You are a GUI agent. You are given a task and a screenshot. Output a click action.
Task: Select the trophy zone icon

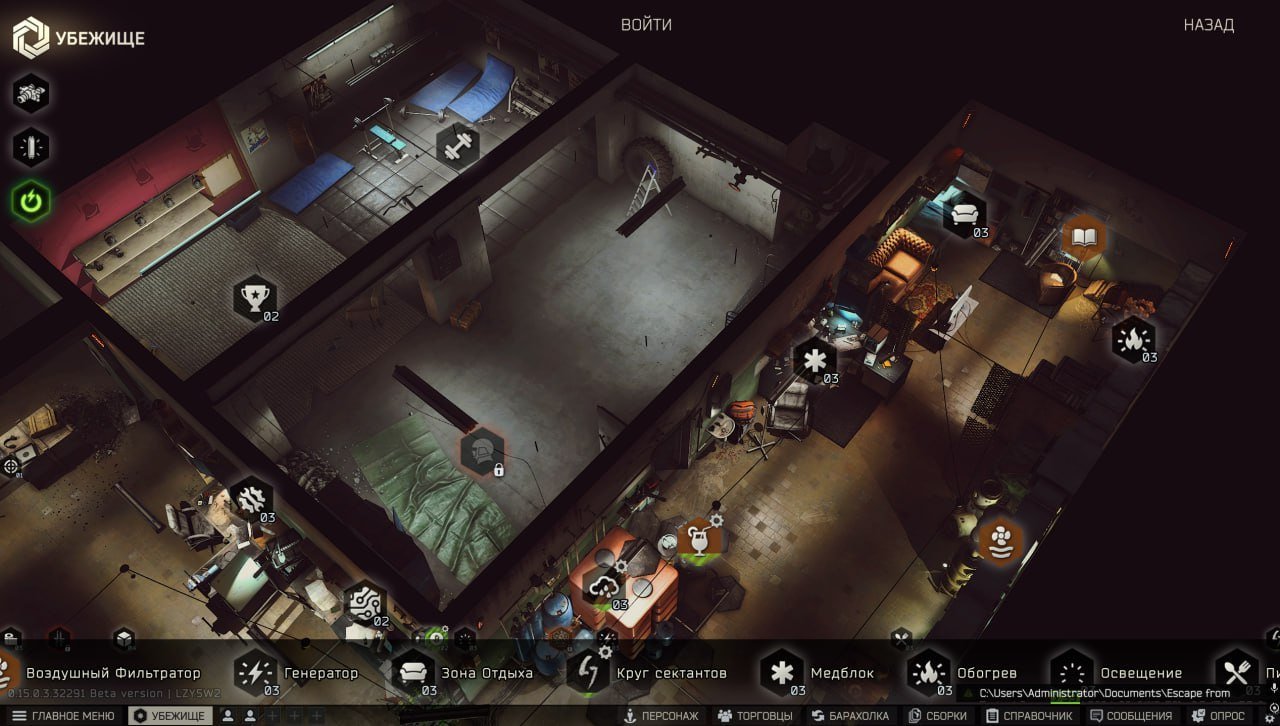[x=254, y=296]
